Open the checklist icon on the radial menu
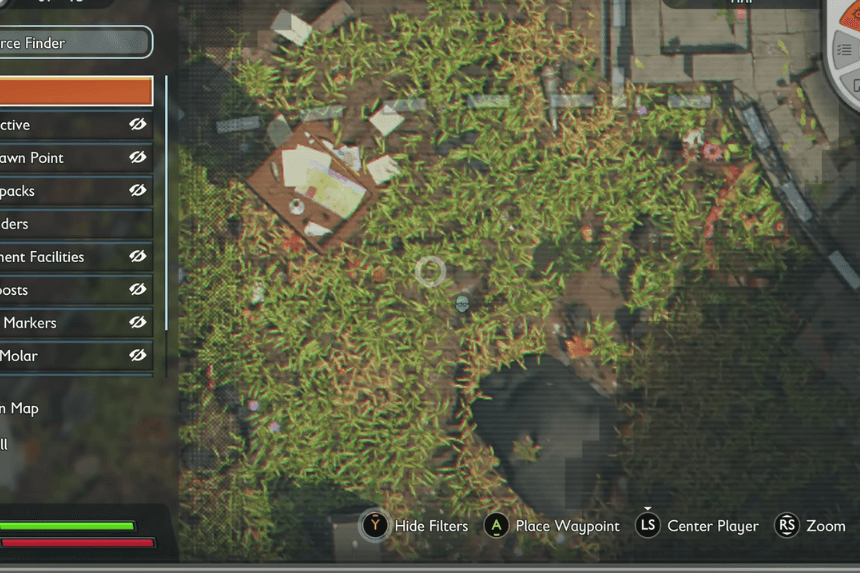The width and height of the screenshot is (860, 573). coord(845,48)
